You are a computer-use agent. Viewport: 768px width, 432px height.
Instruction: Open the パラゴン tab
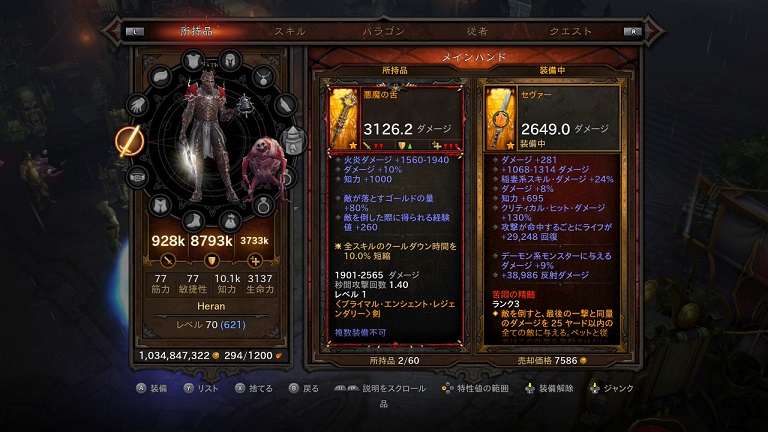pyautogui.click(x=383, y=31)
